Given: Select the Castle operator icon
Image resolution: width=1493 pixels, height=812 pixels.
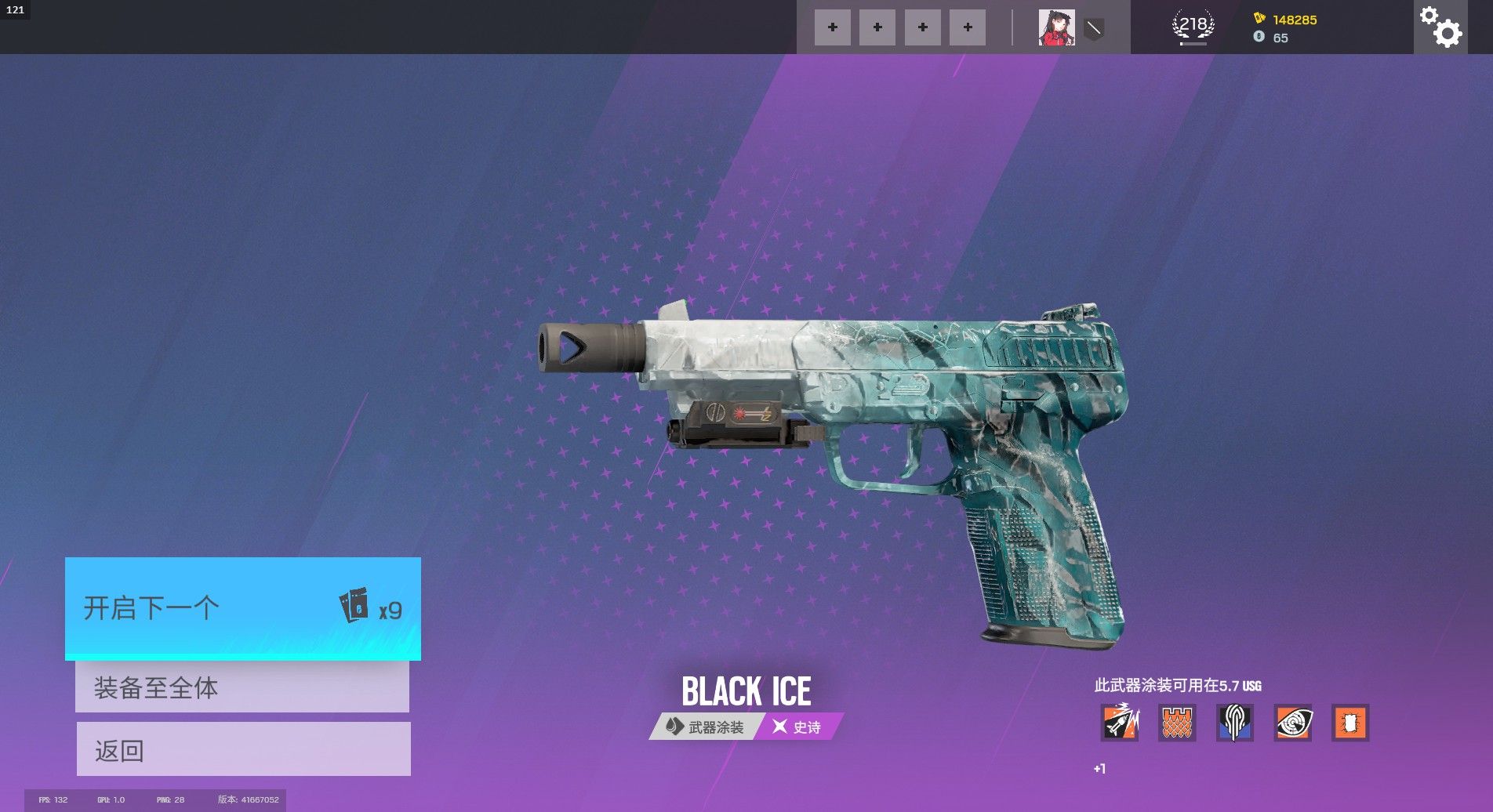Looking at the screenshot, I should [x=1177, y=722].
